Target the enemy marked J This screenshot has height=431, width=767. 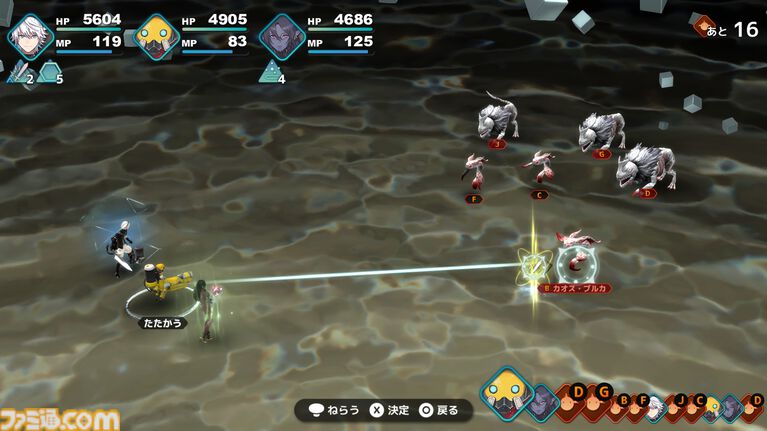(x=497, y=120)
